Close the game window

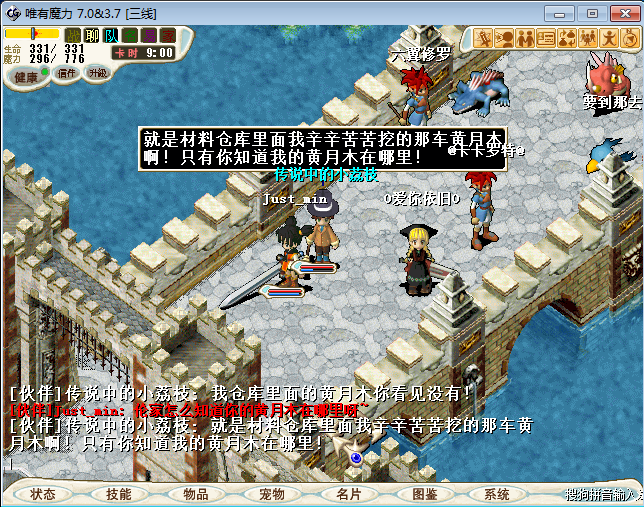coord(621,13)
